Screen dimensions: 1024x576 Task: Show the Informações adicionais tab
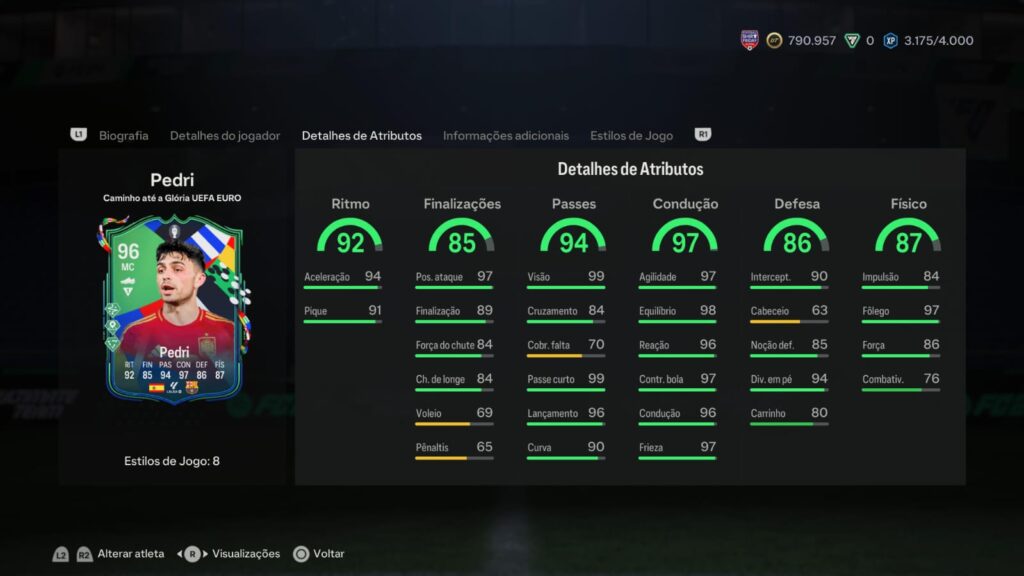point(505,135)
